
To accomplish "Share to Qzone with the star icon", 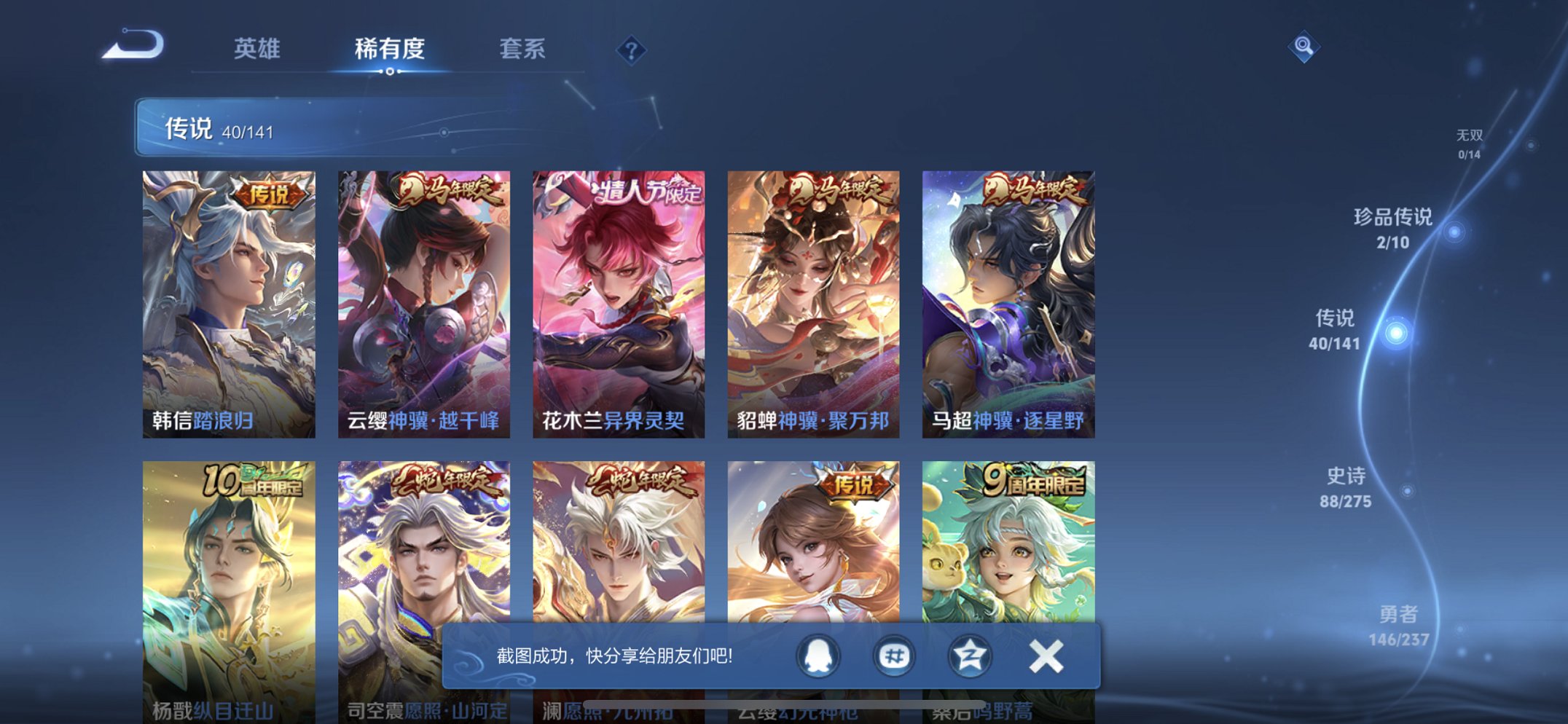I will pyautogui.click(x=969, y=656).
